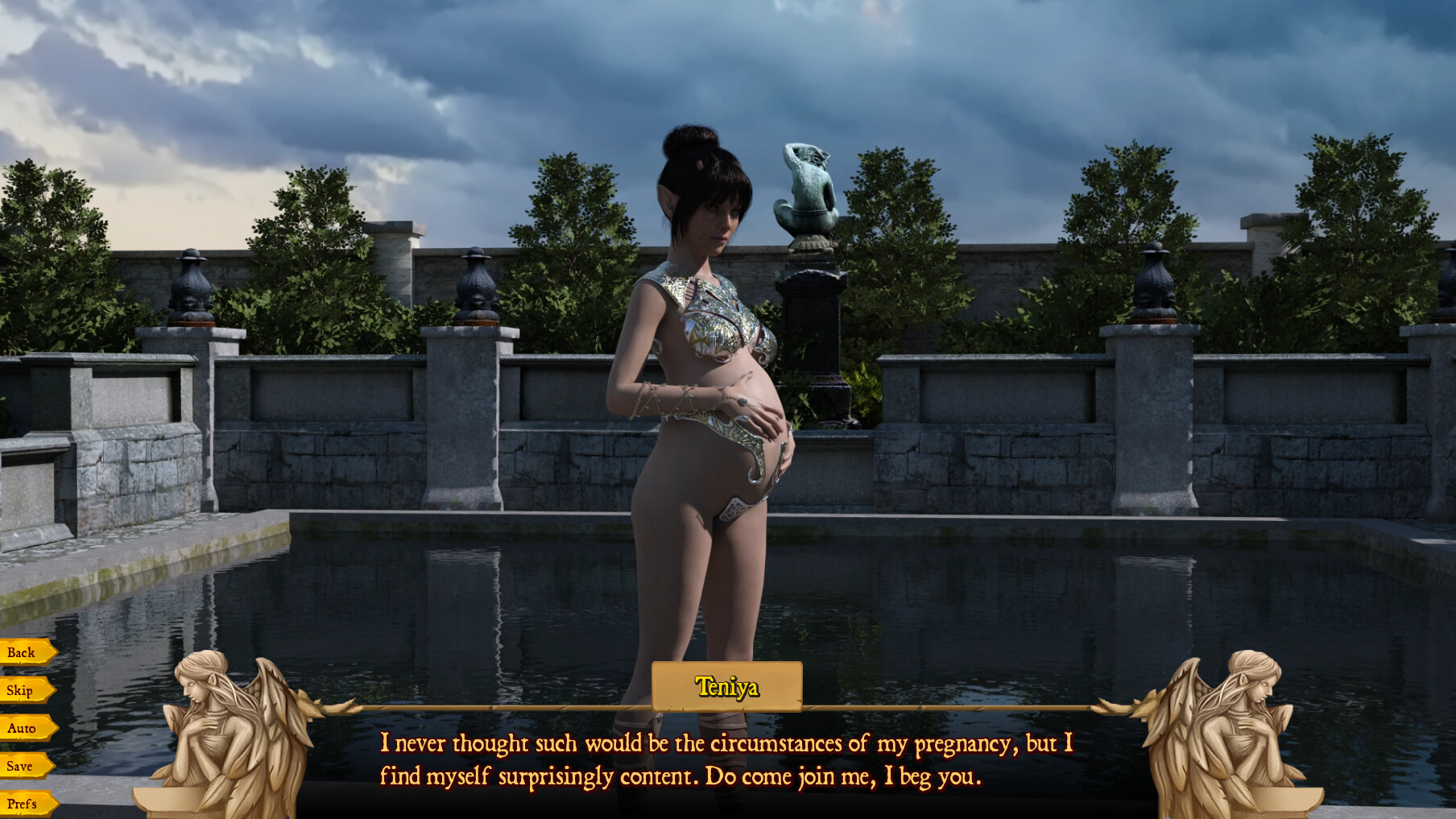Image resolution: width=1456 pixels, height=819 pixels.
Task: Click the Back button
Action: click(x=23, y=652)
